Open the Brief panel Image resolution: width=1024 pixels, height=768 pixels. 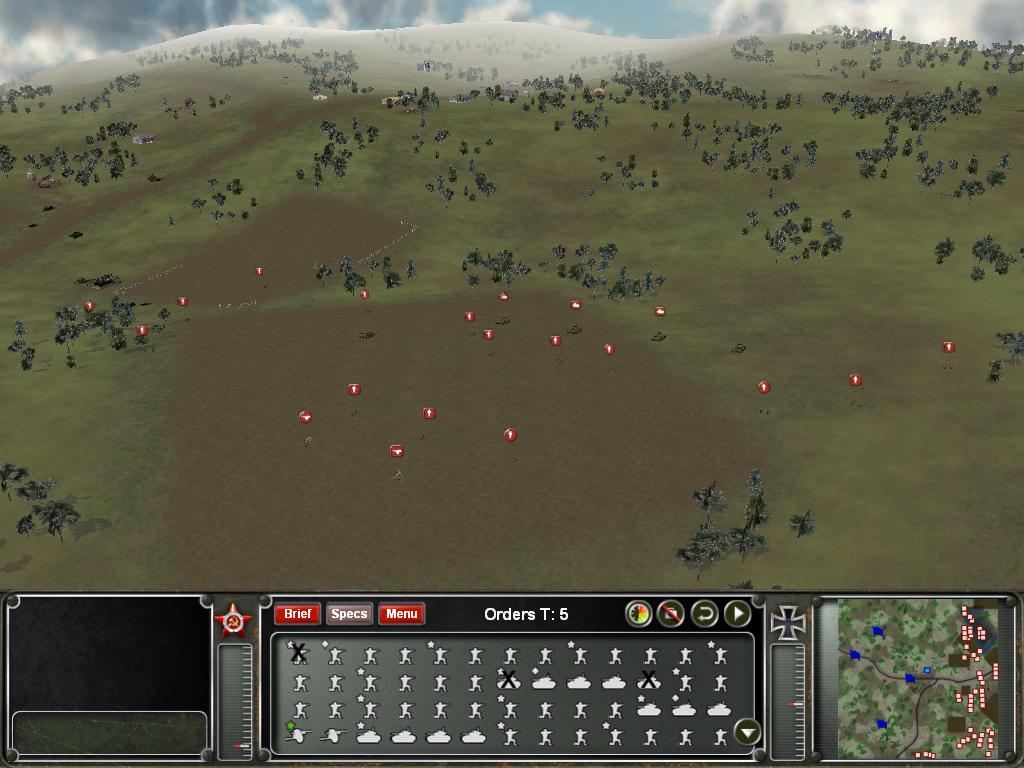click(297, 614)
